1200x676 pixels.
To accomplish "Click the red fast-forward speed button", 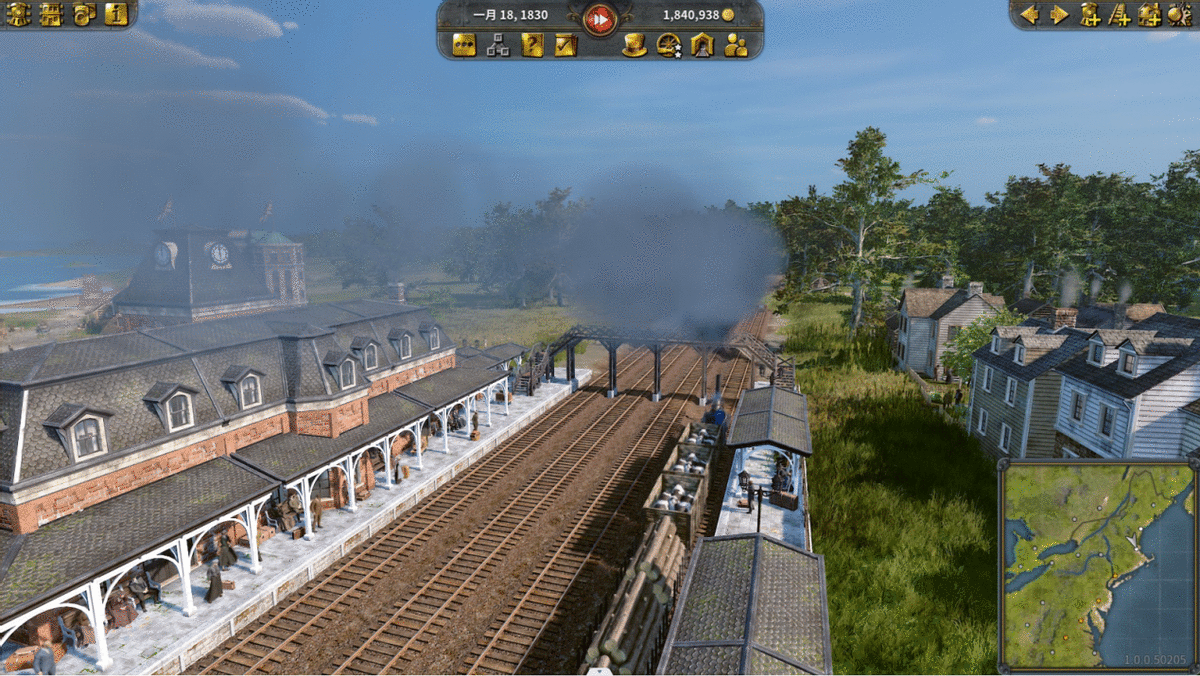I will 600,18.
